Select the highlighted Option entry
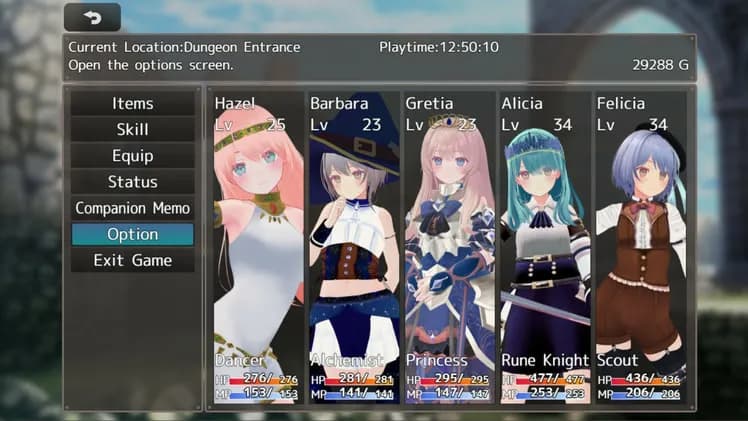The width and height of the screenshot is (748, 421). (133, 234)
